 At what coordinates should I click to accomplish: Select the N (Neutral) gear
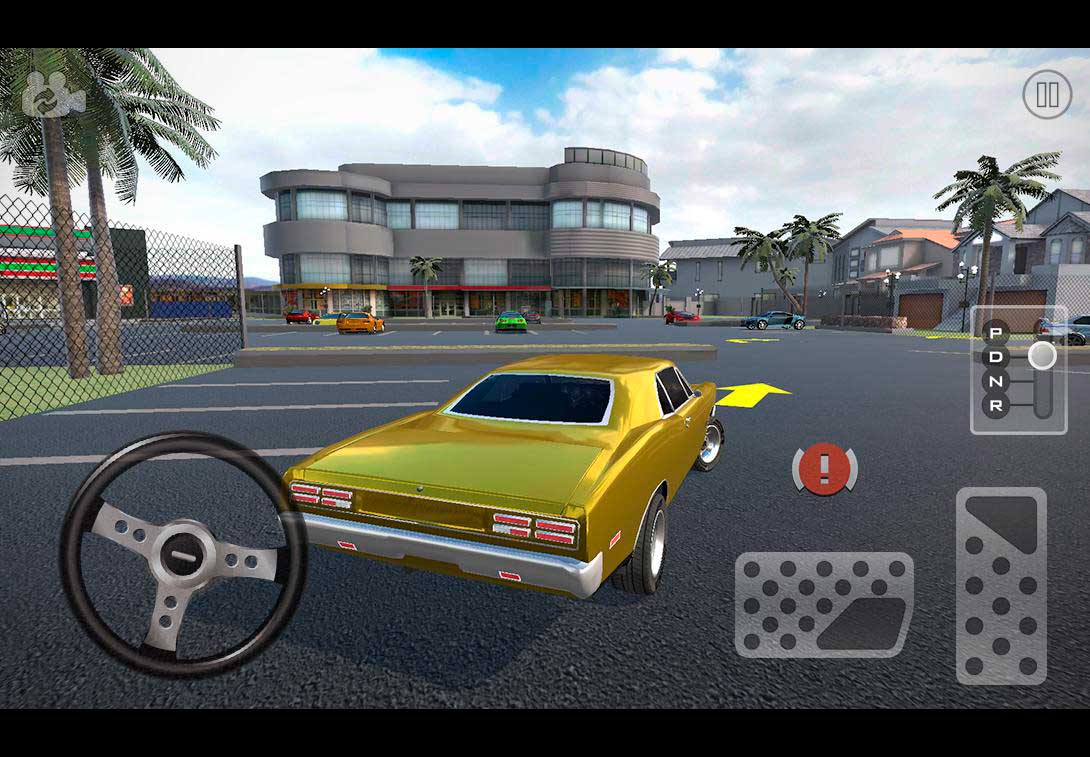point(996,381)
